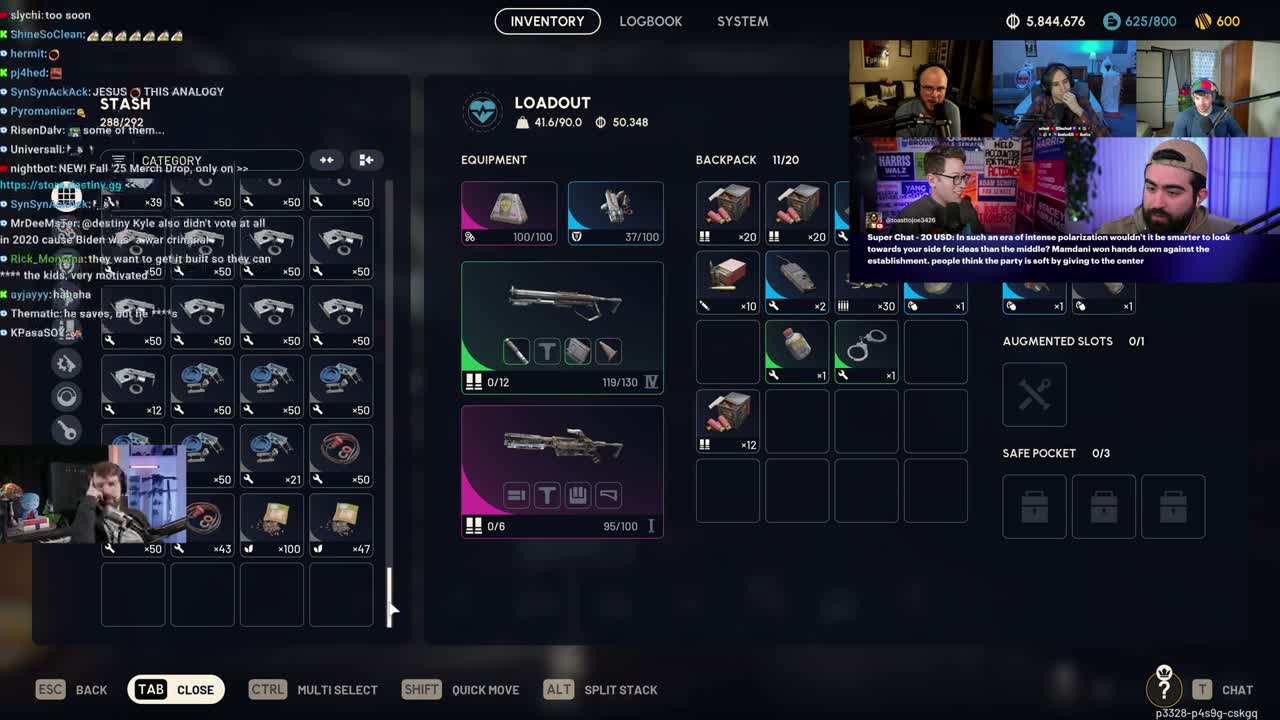Select the stash item stack of x100
The height and width of the screenshot is (720, 1280).
coord(271,524)
